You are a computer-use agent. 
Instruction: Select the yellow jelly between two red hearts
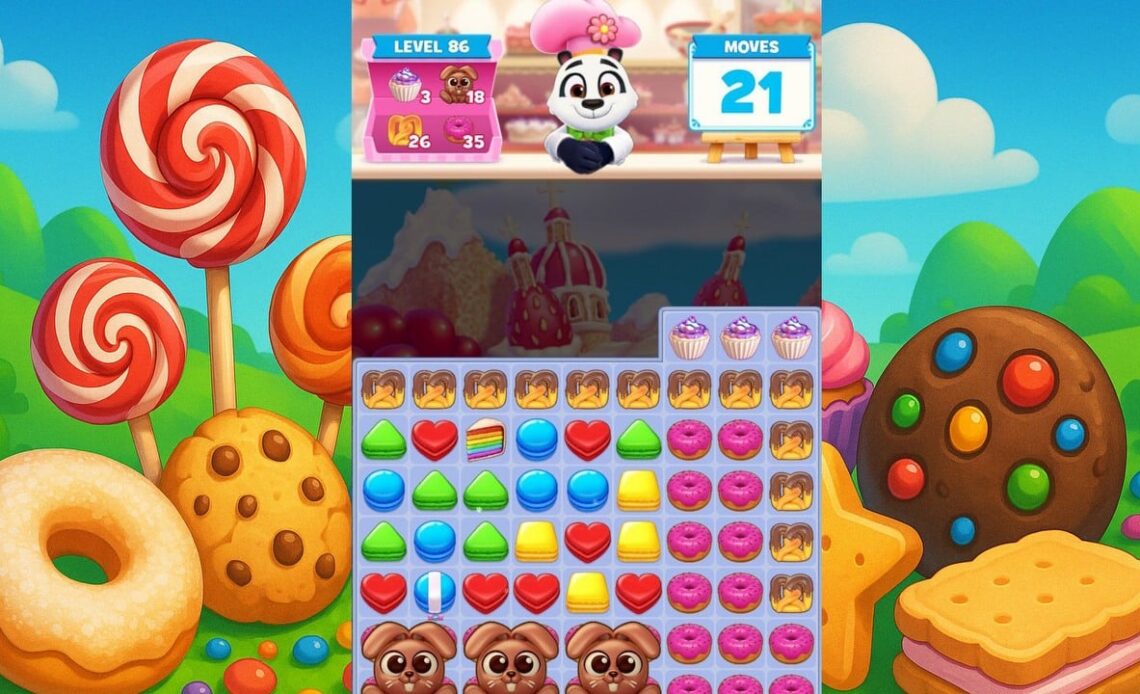pyautogui.click(x=587, y=593)
